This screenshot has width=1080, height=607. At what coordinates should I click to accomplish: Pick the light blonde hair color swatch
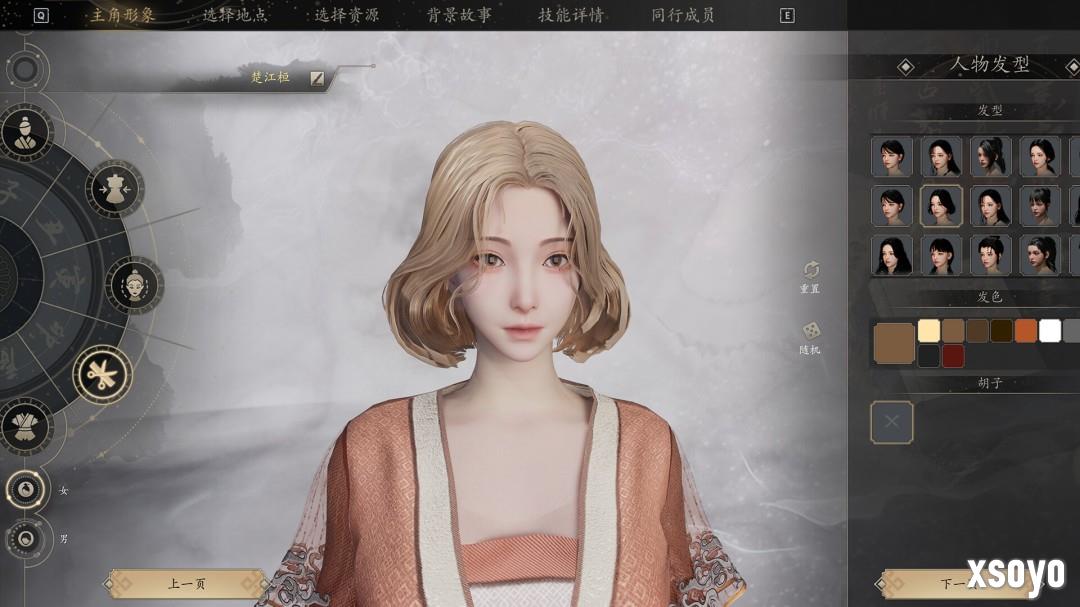[x=929, y=331]
